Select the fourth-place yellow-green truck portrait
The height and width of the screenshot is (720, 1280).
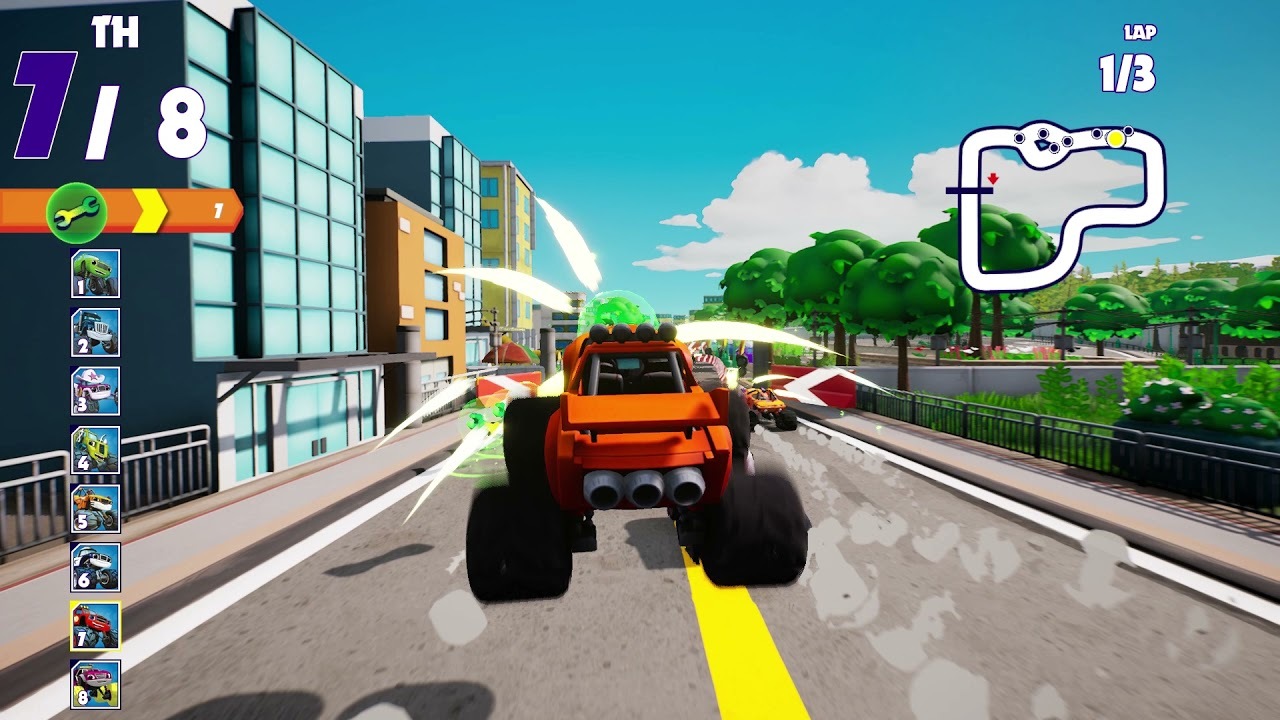96,450
